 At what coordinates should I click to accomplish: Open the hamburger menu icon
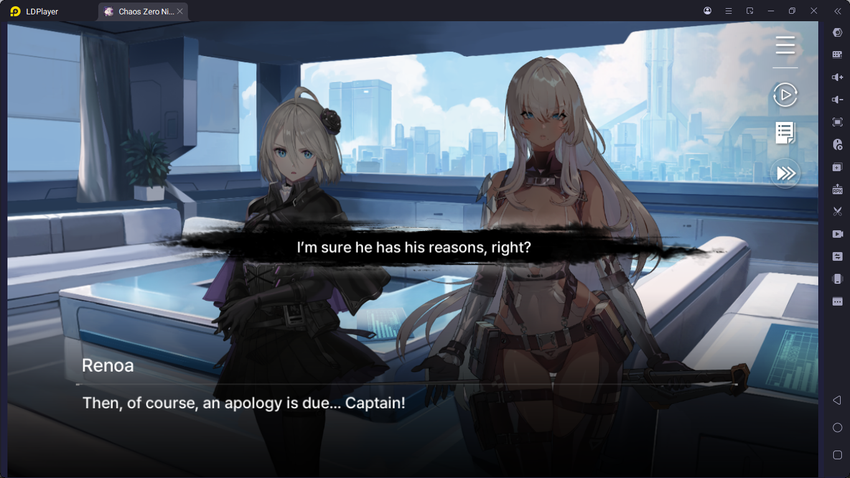[785, 46]
